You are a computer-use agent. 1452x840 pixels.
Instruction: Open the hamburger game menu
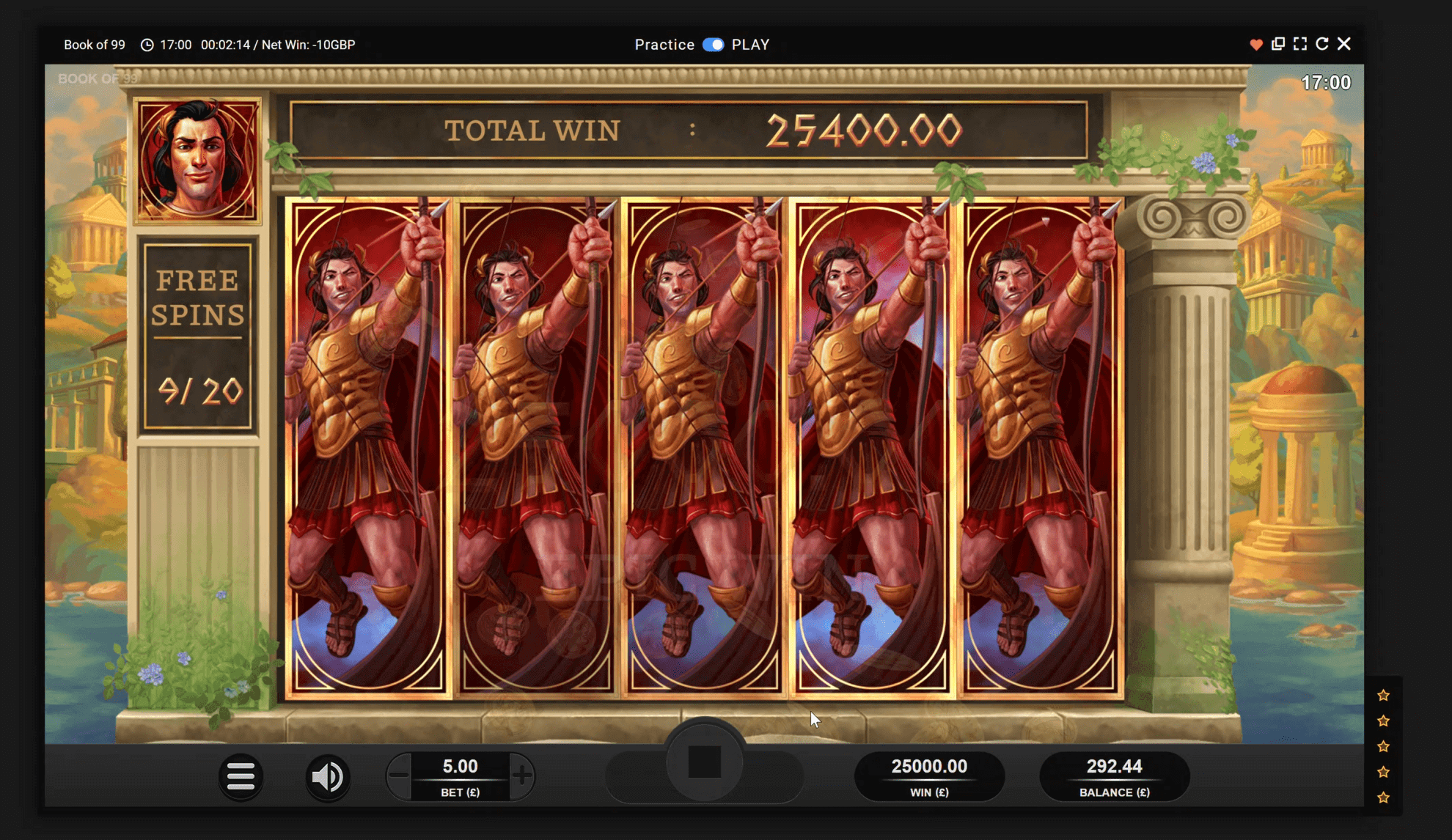click(x=241, y=776)
